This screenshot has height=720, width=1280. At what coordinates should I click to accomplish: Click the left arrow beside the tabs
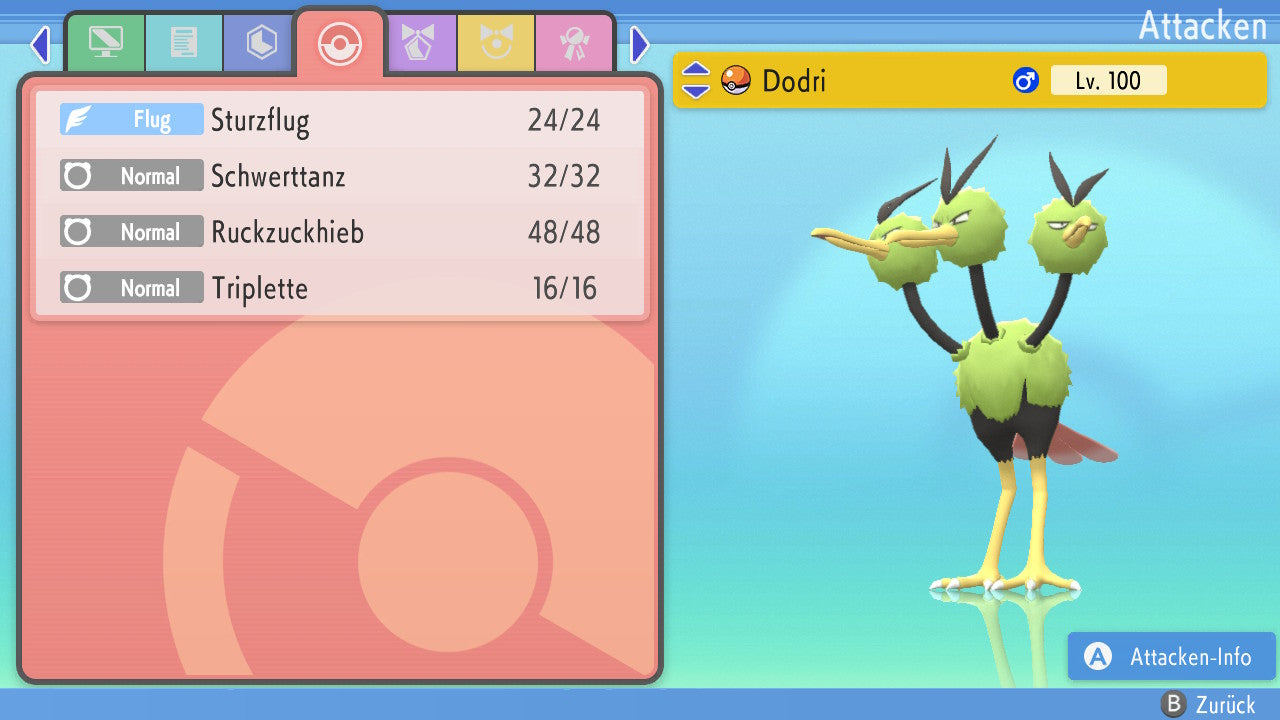click(x=40, y=44)
